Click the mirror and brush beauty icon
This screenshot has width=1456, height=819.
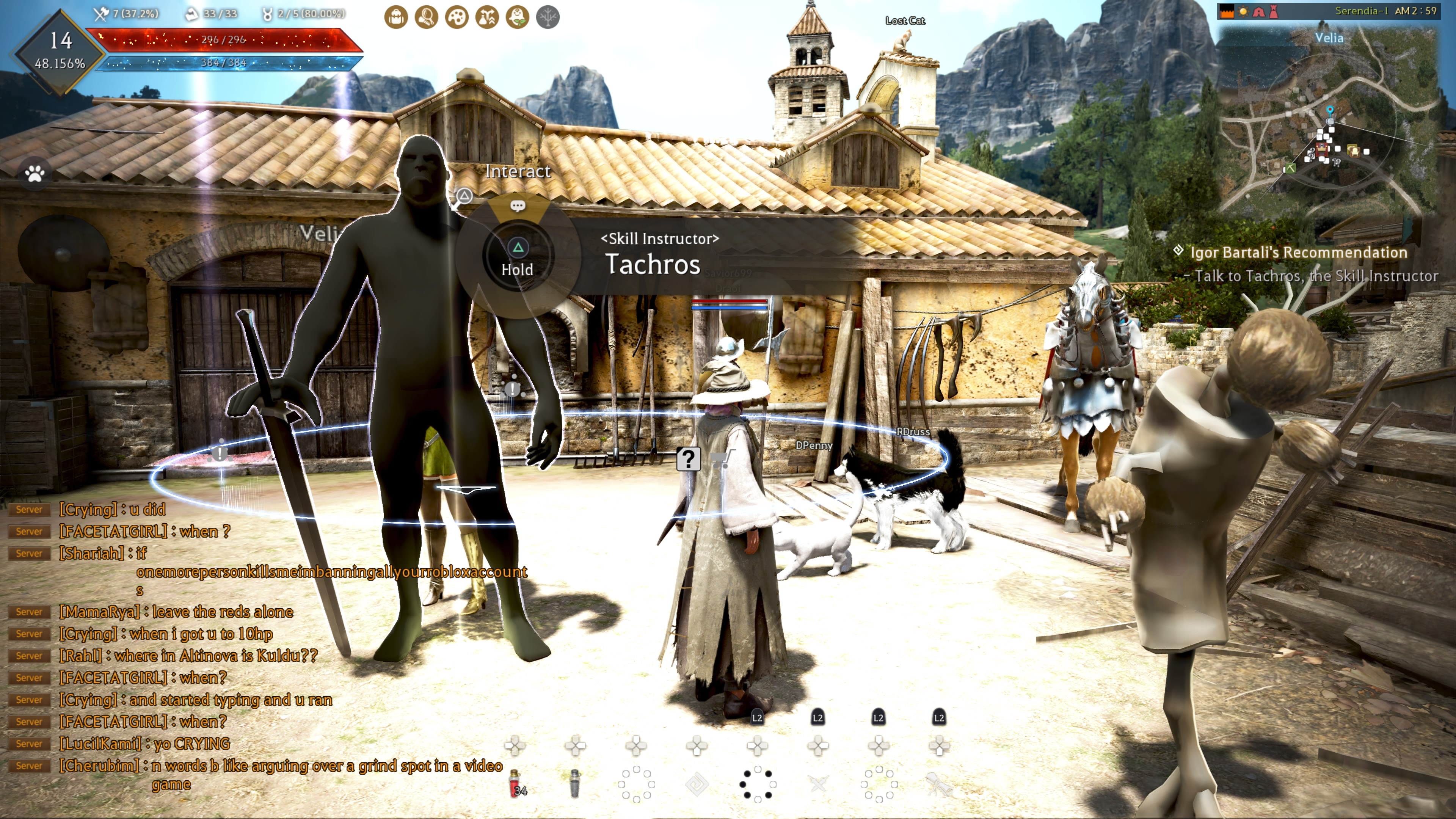coord(426,17)
